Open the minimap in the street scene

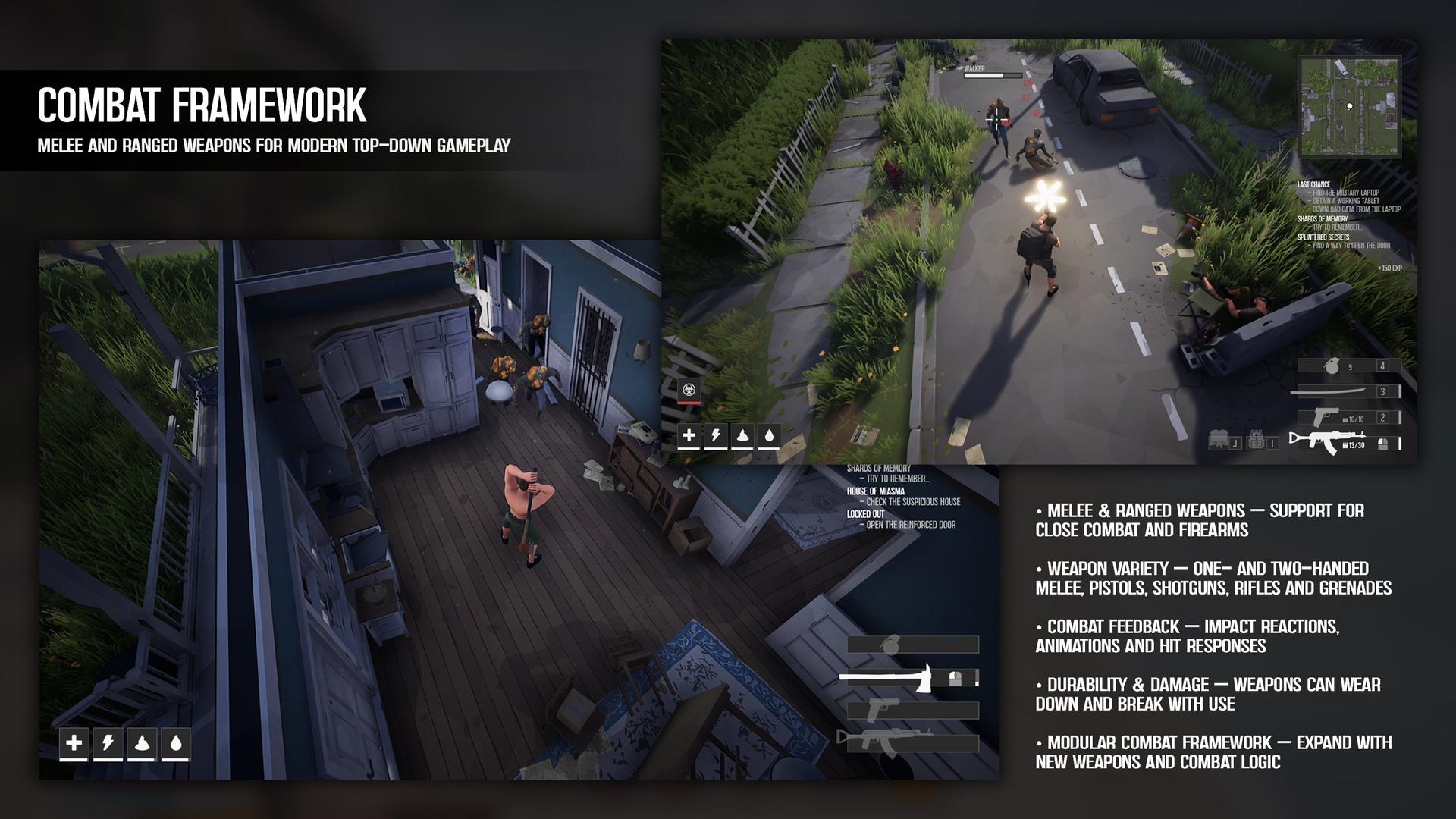1349,106
